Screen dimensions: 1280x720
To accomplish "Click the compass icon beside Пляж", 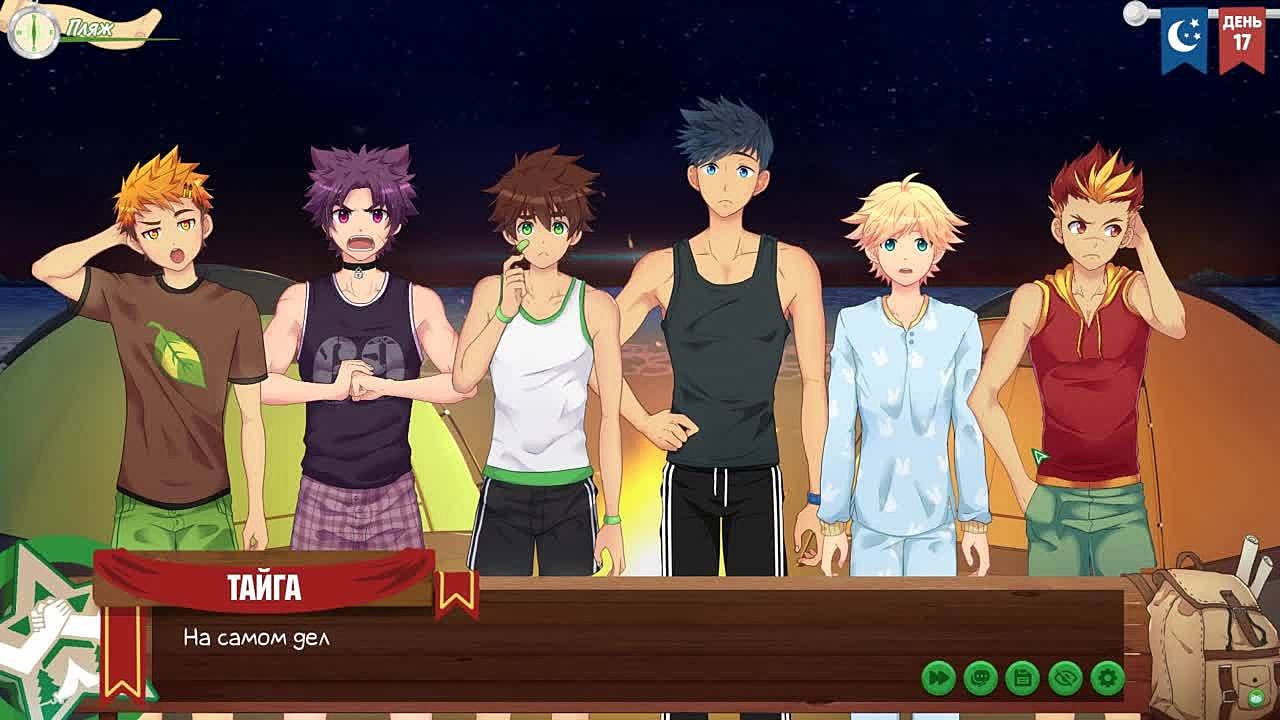I will click(x=33, y=32).
